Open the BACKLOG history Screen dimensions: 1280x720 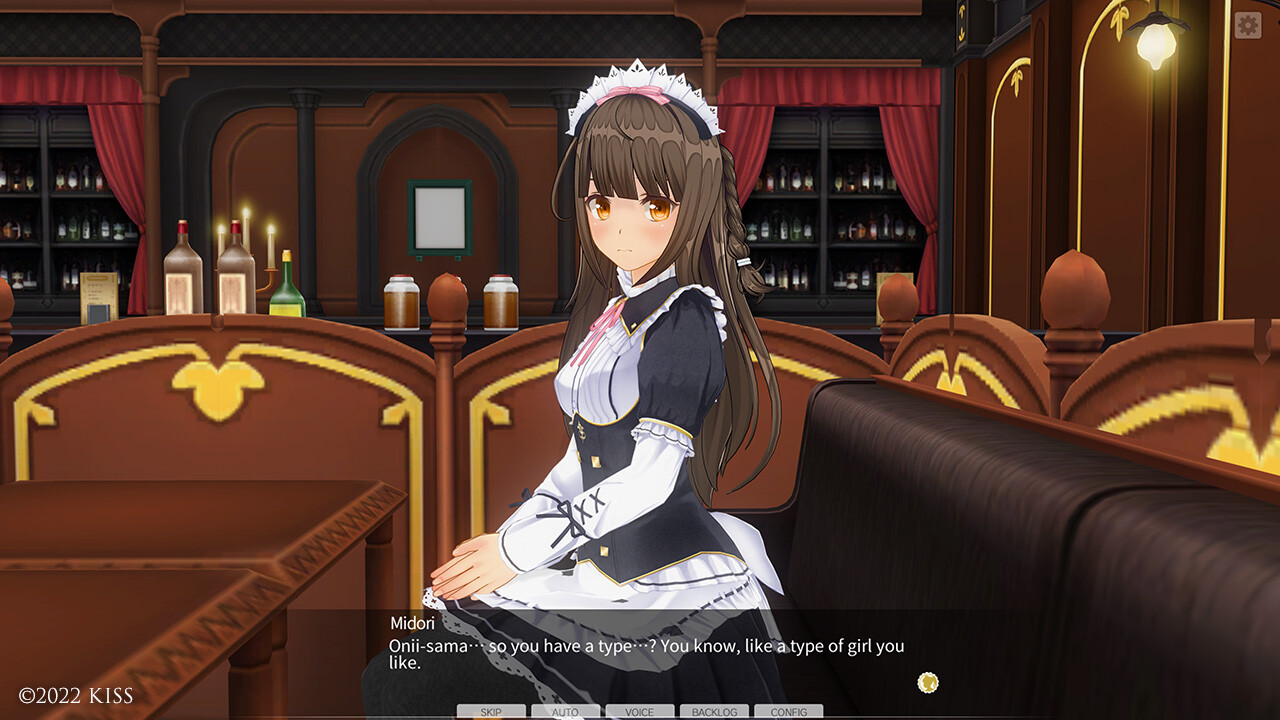point(714,711)
